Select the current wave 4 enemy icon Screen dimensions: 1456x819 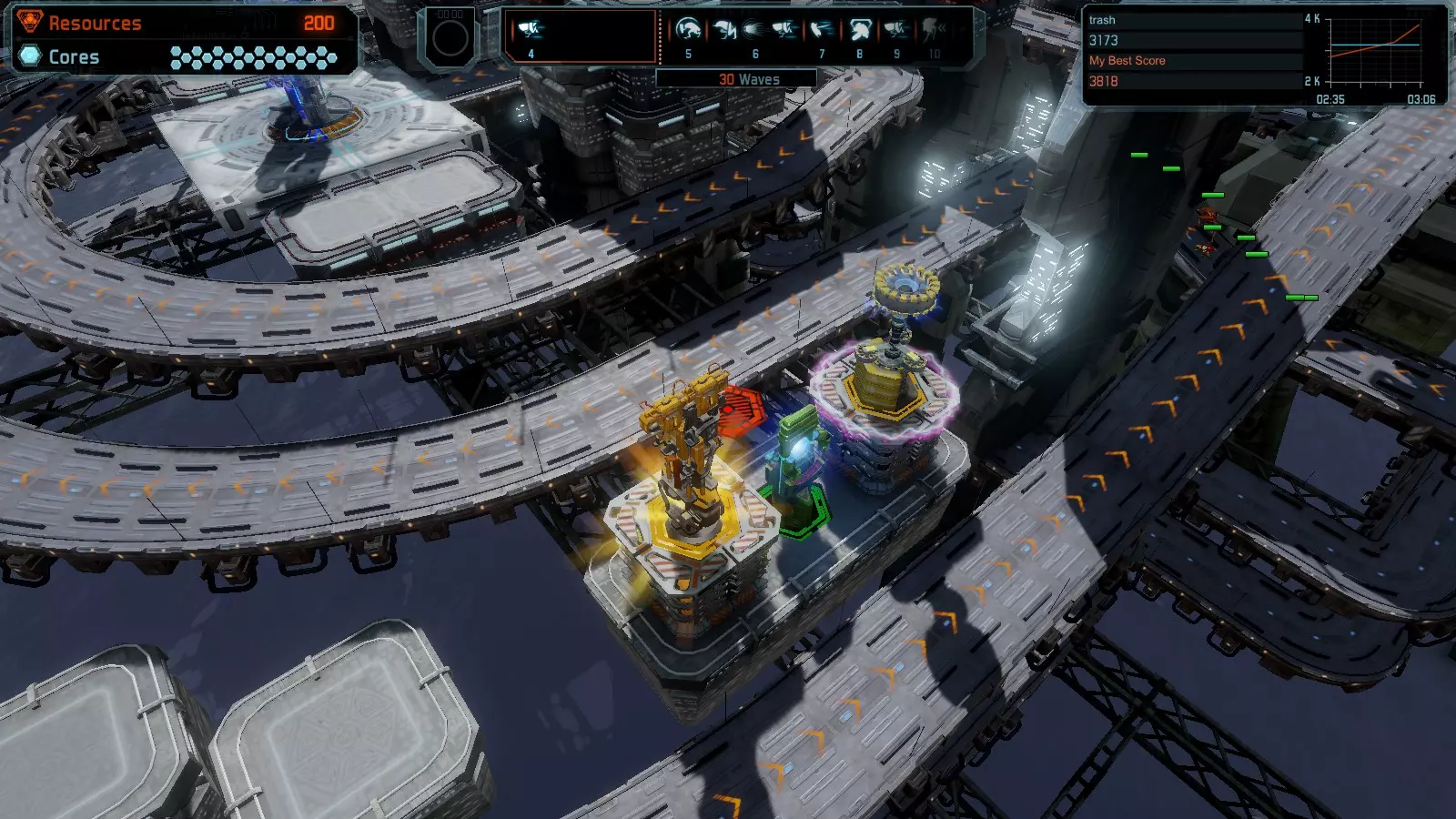[x=531, y=30]
